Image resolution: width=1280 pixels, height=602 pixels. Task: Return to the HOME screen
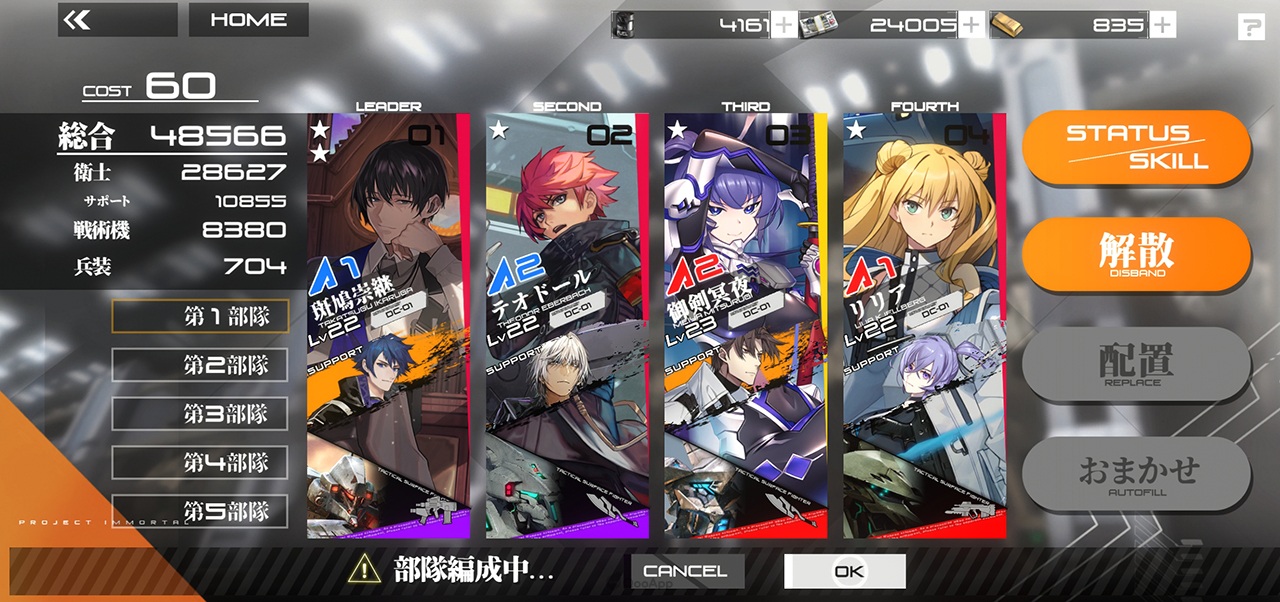[248, 20]
